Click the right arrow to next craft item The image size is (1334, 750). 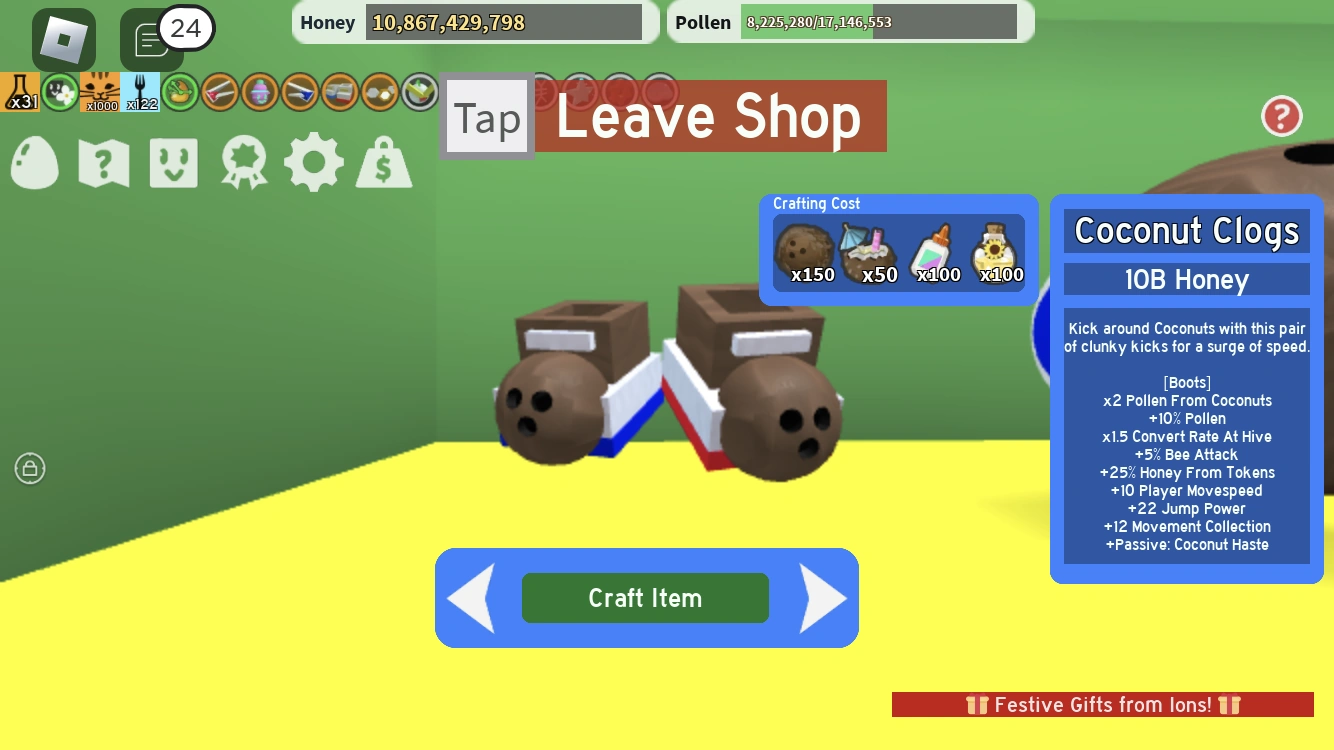pyautogui.click(x=822, y=598)
